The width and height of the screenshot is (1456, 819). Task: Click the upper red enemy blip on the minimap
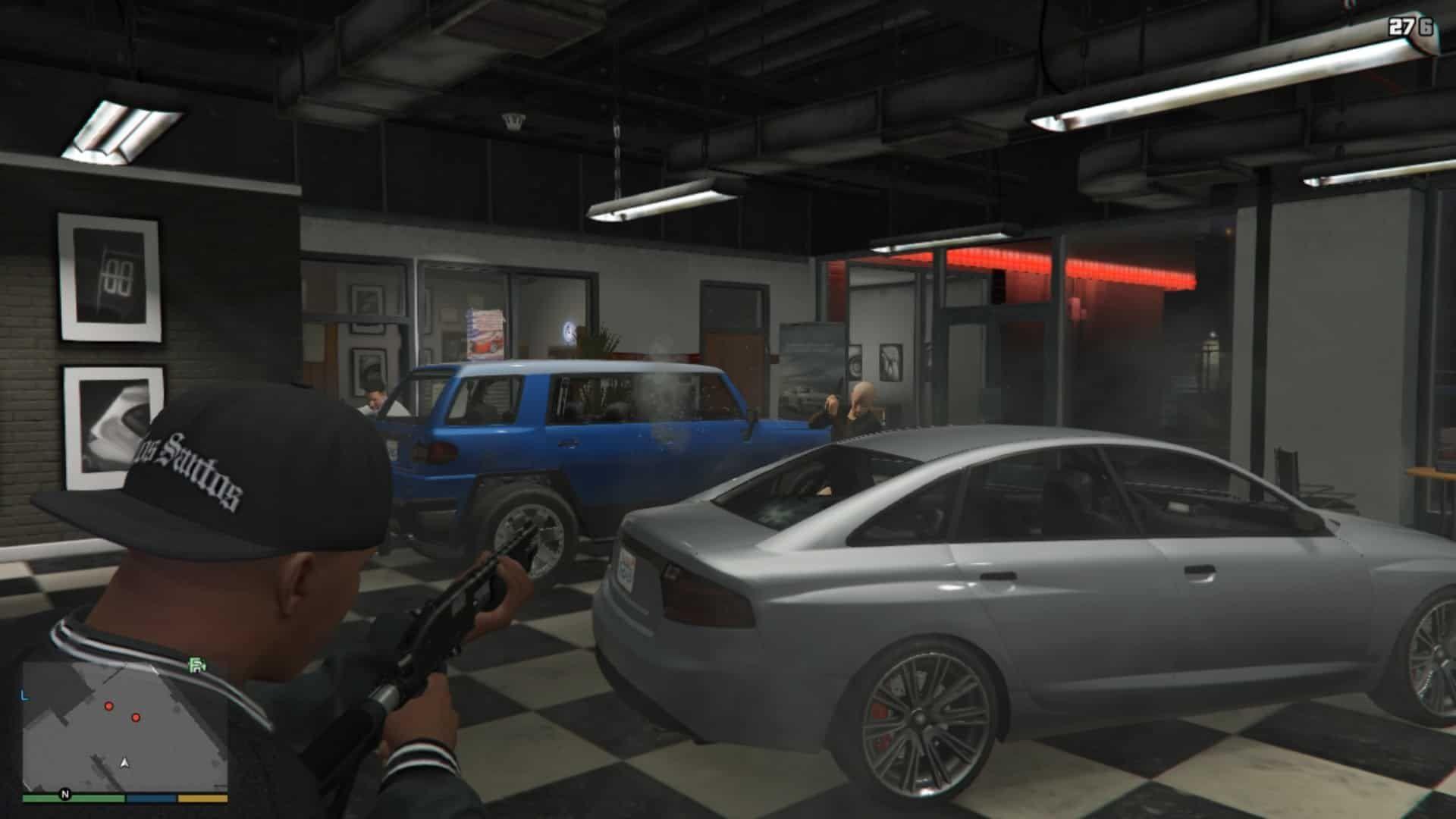[109, 706]
